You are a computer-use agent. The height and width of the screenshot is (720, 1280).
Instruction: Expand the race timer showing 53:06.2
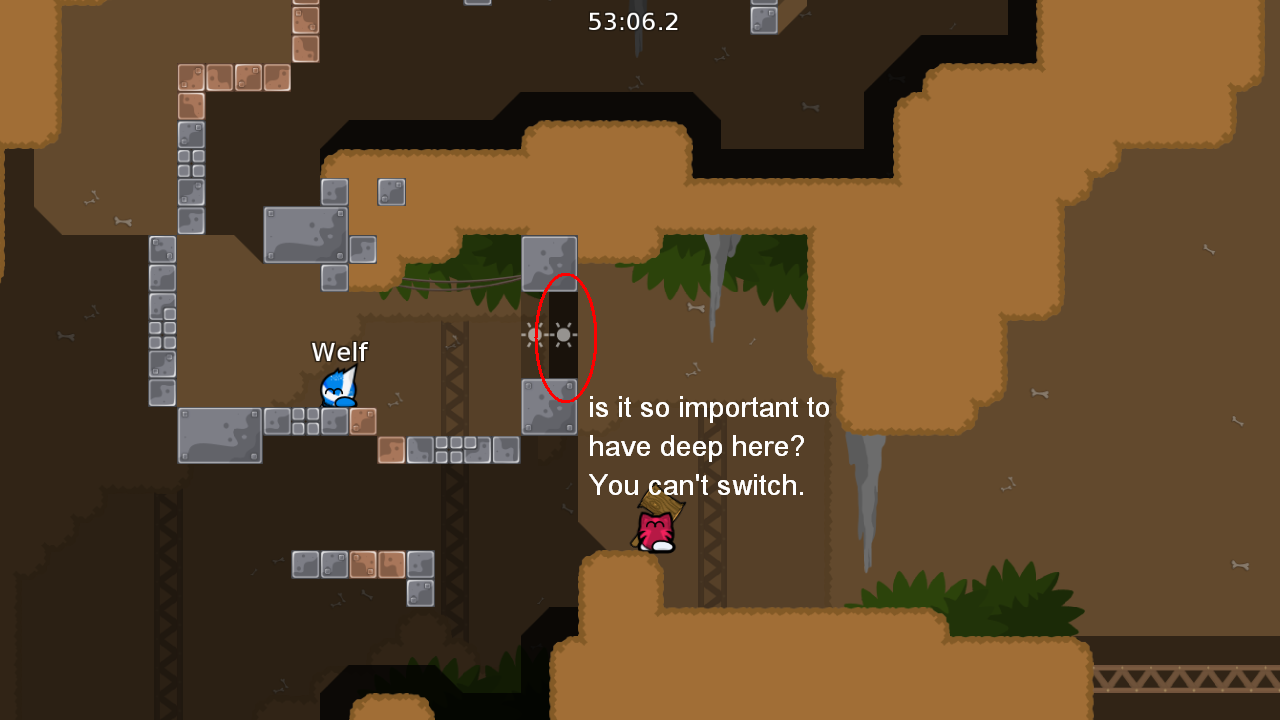pos(635,21)
